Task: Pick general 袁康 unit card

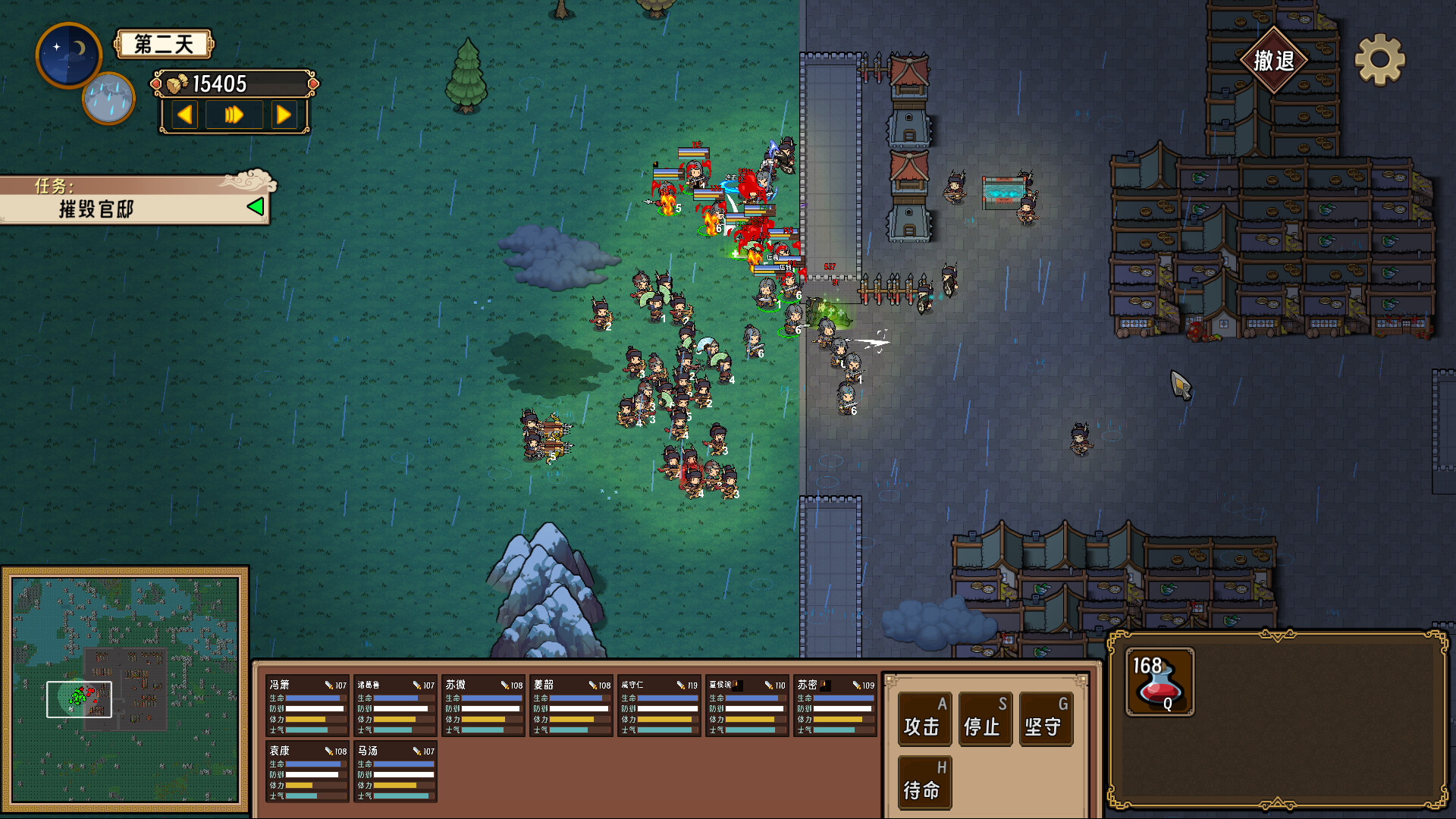Action: pyautogui.click(x=307, y=772)
